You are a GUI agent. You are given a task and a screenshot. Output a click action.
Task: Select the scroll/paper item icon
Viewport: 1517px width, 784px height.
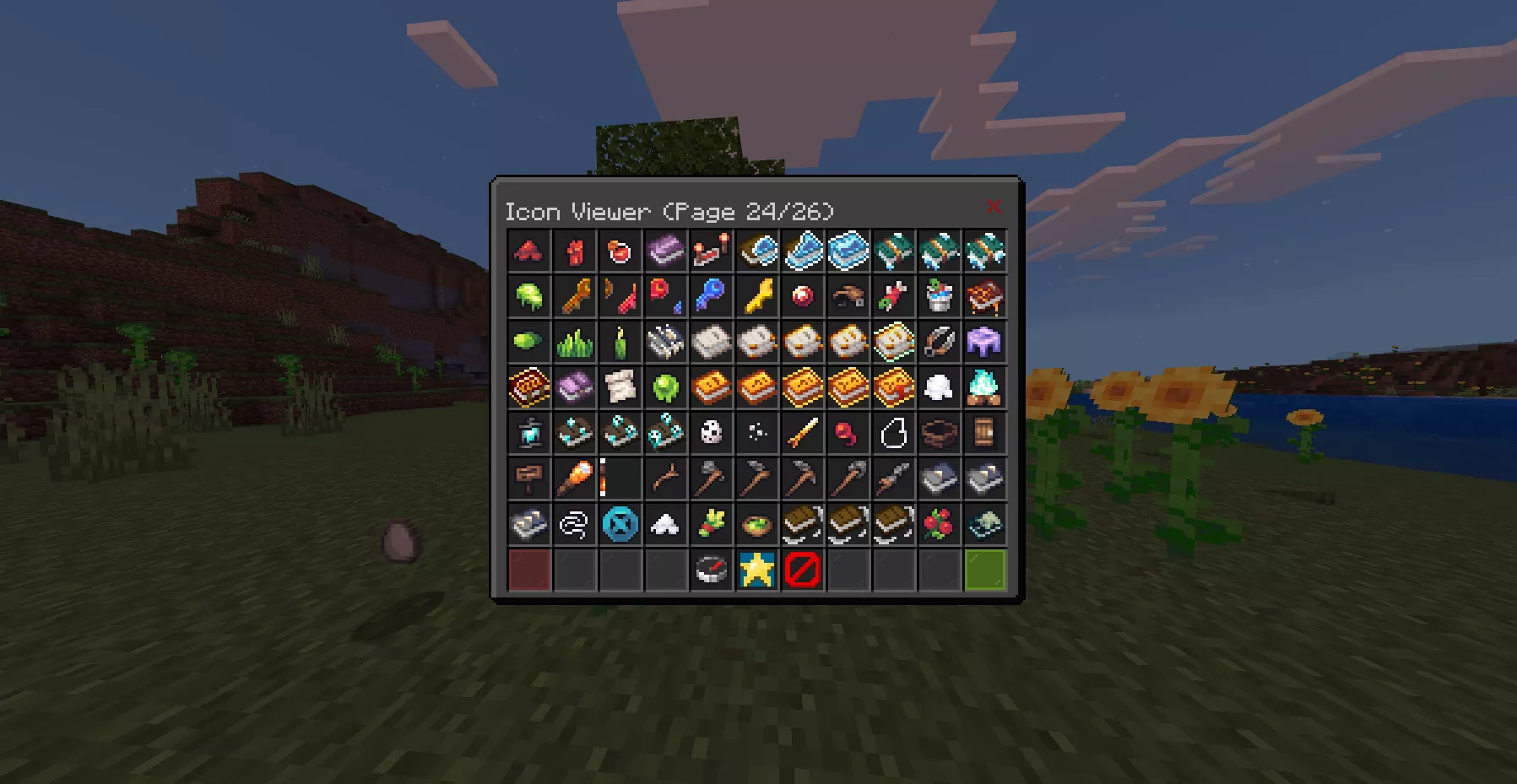[620, 387]
